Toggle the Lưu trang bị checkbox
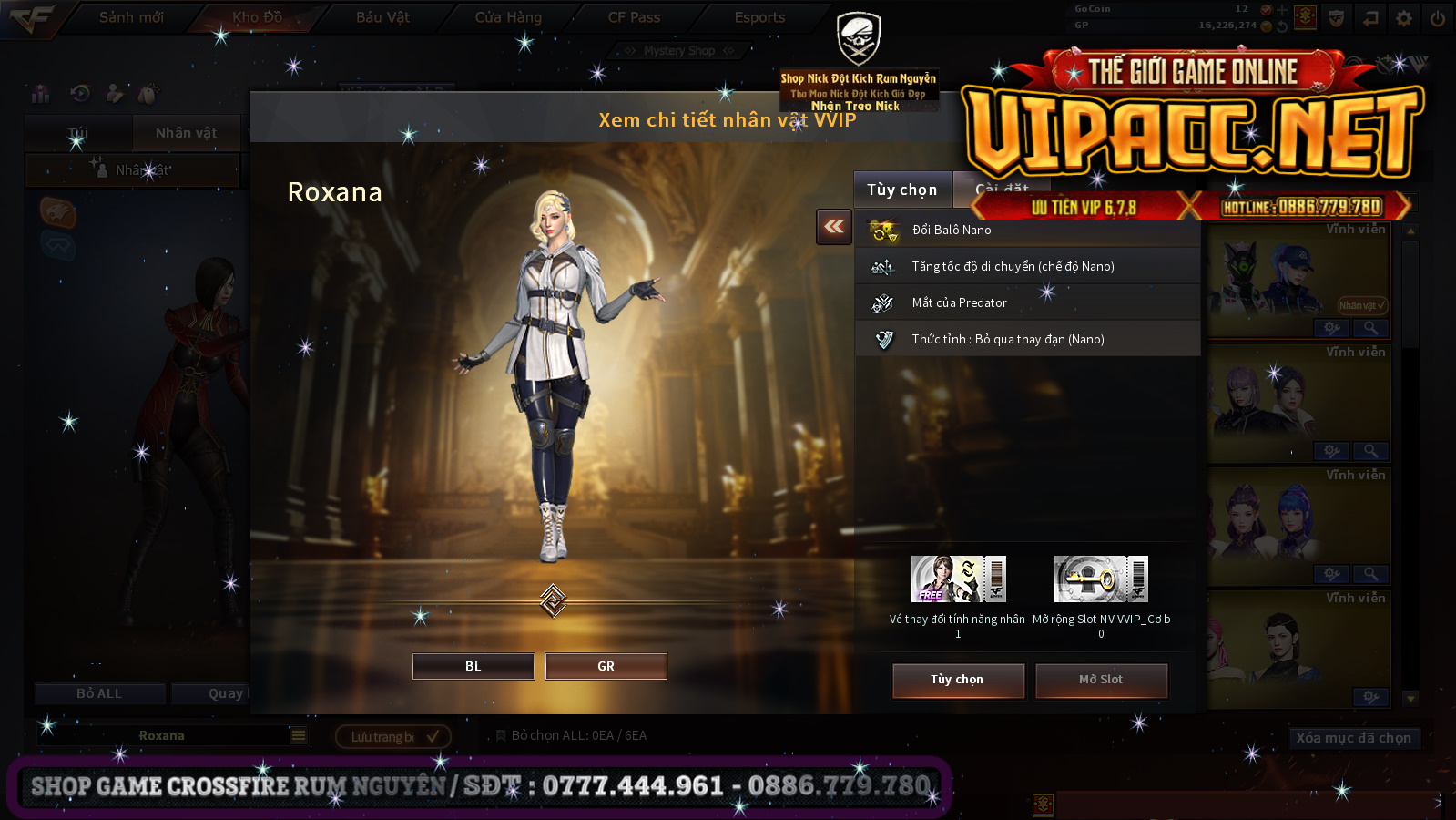The width and height of the screenshot is (1456, 820). (433, 736)
